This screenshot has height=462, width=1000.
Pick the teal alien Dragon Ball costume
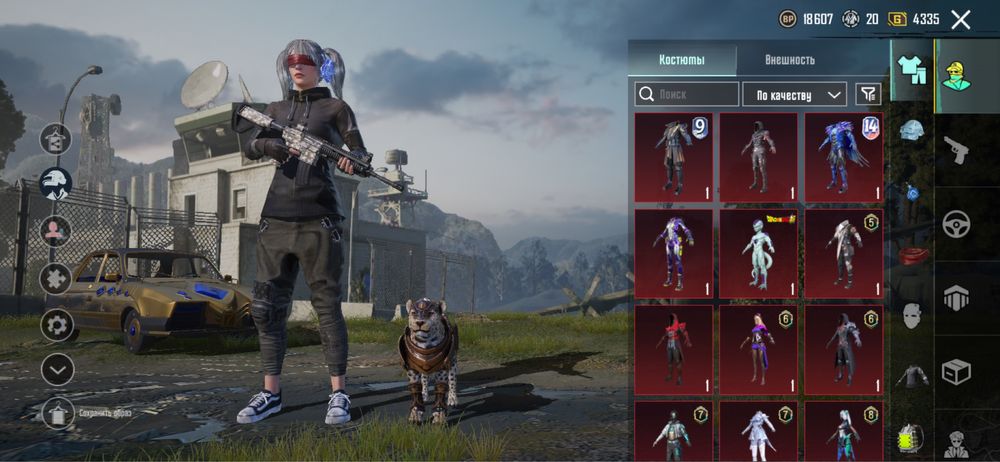tap(758, 252)
